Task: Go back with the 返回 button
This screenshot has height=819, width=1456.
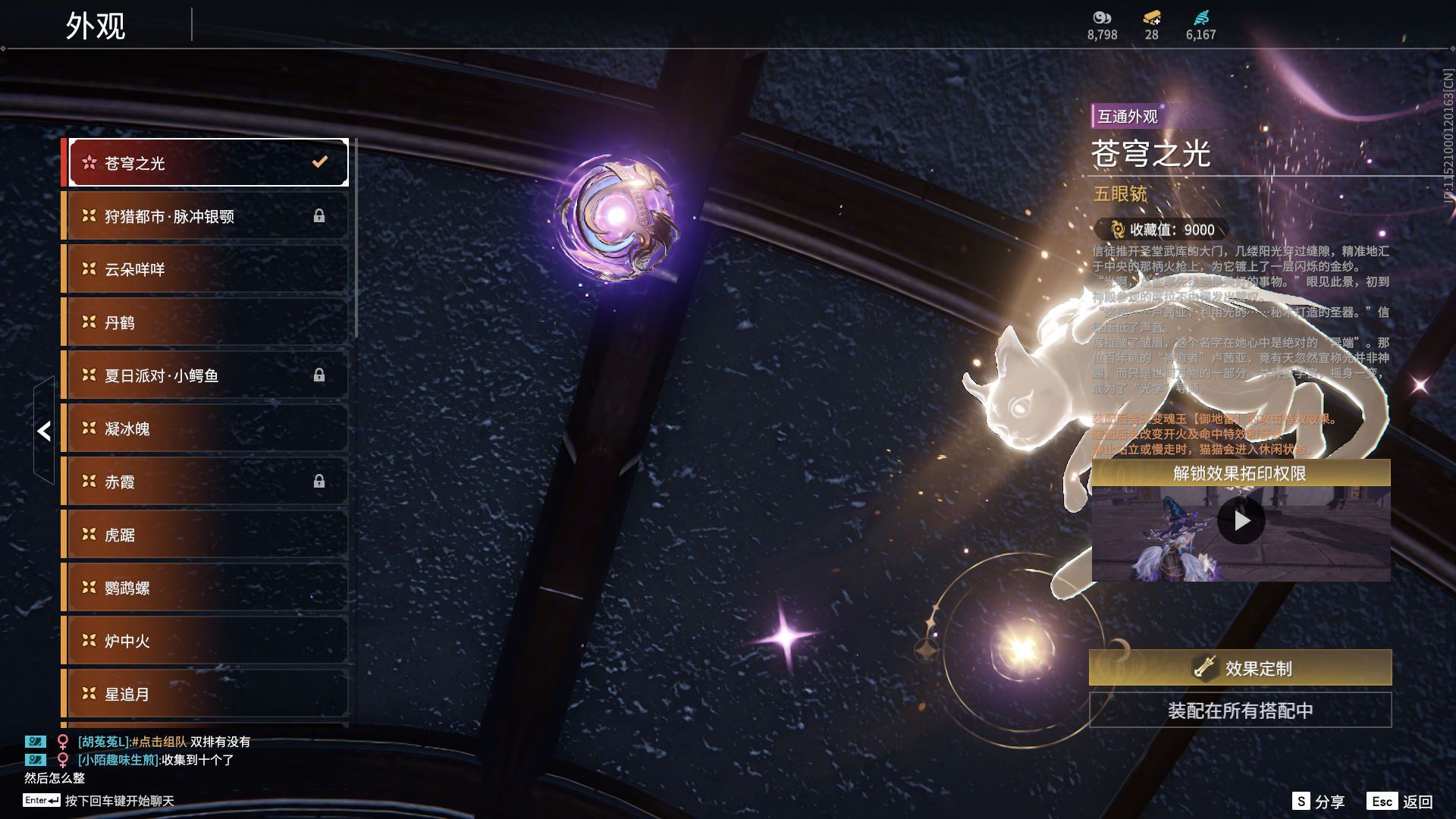Action: pos(1400,802)
